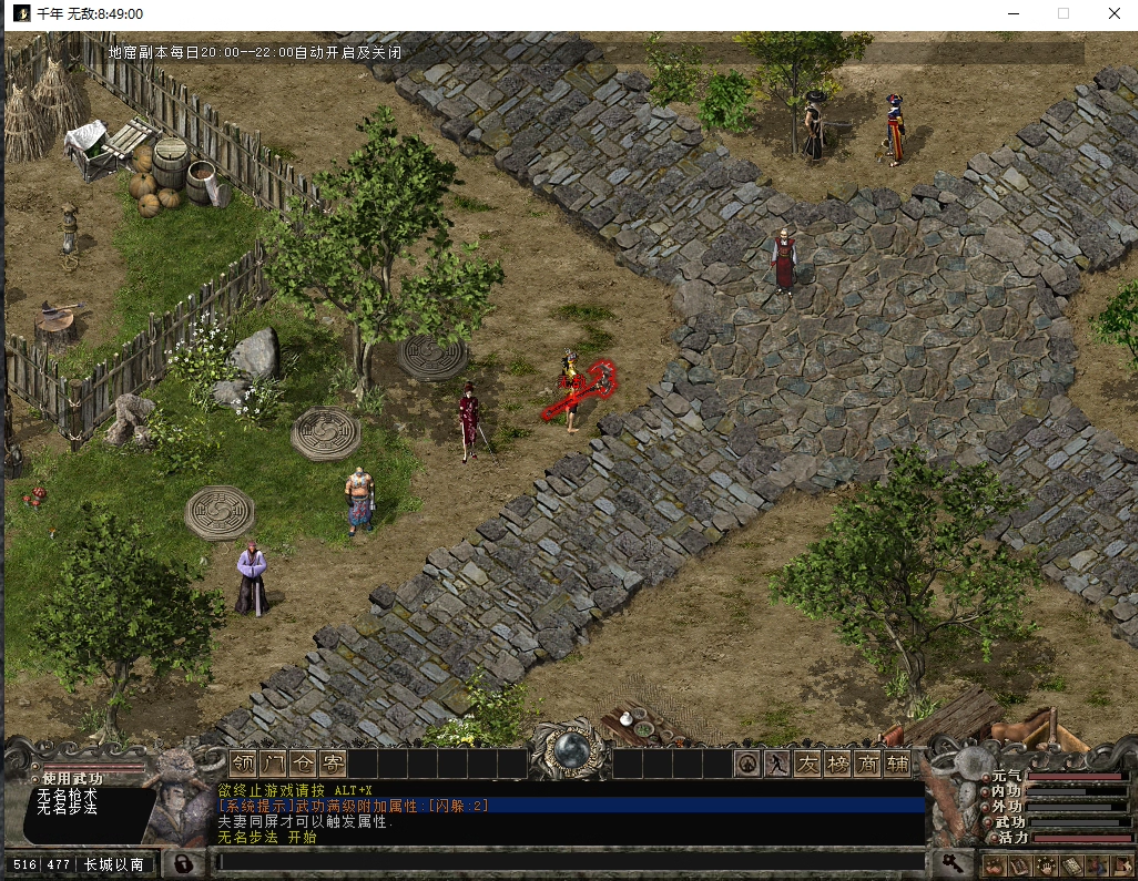This screenshot has width=1138, height=881.
Task: Click the key icon button
Action: click(x=953, y=863)
